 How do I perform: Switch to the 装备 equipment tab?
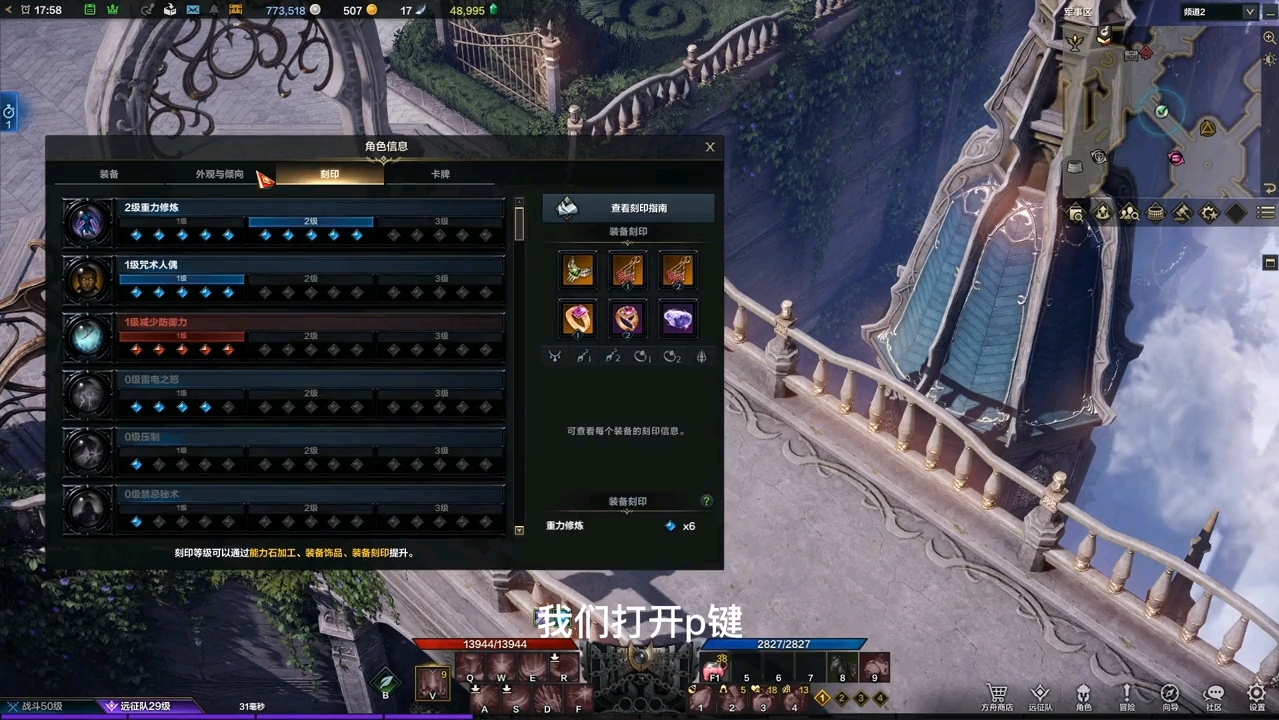(x=109, y=174)
